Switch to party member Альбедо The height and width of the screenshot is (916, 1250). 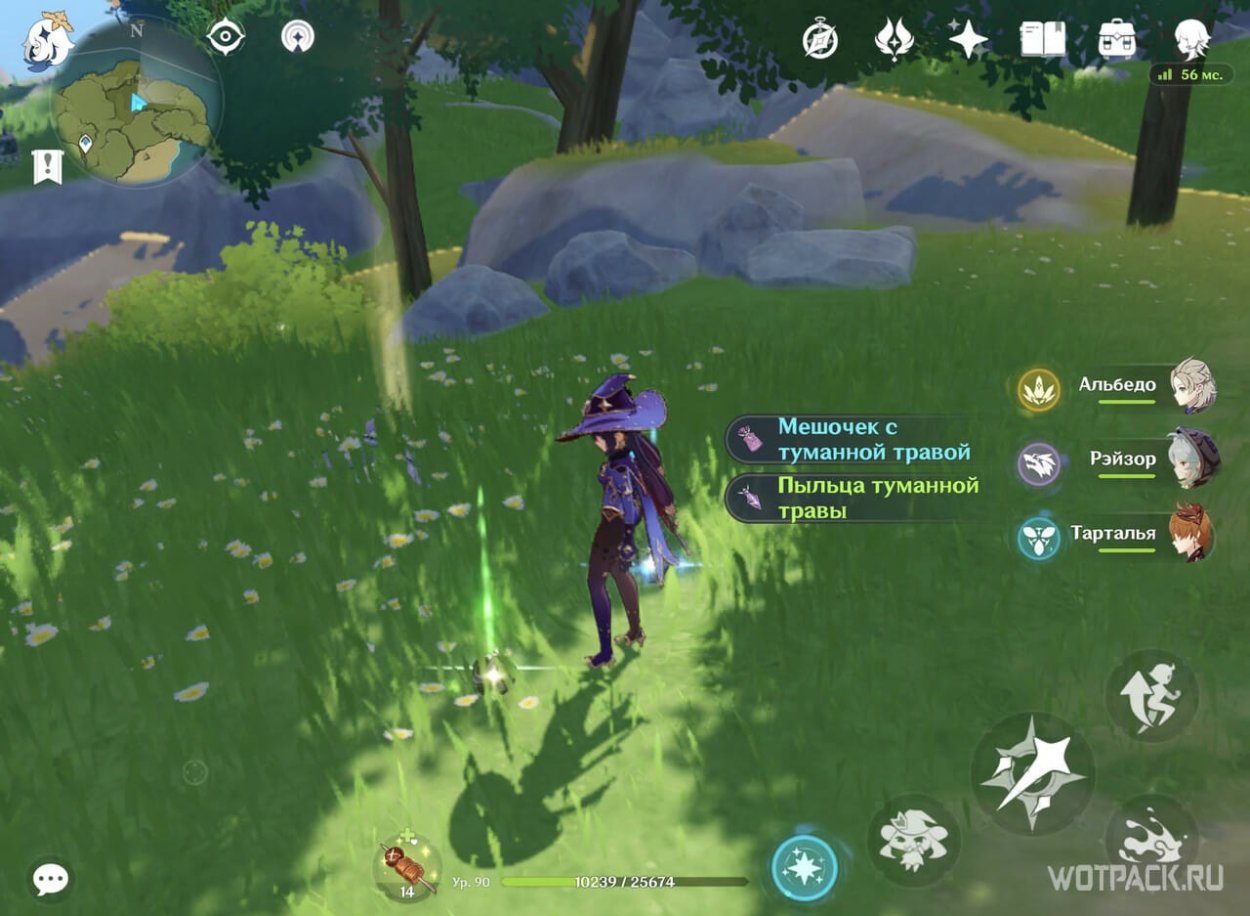1118,386
